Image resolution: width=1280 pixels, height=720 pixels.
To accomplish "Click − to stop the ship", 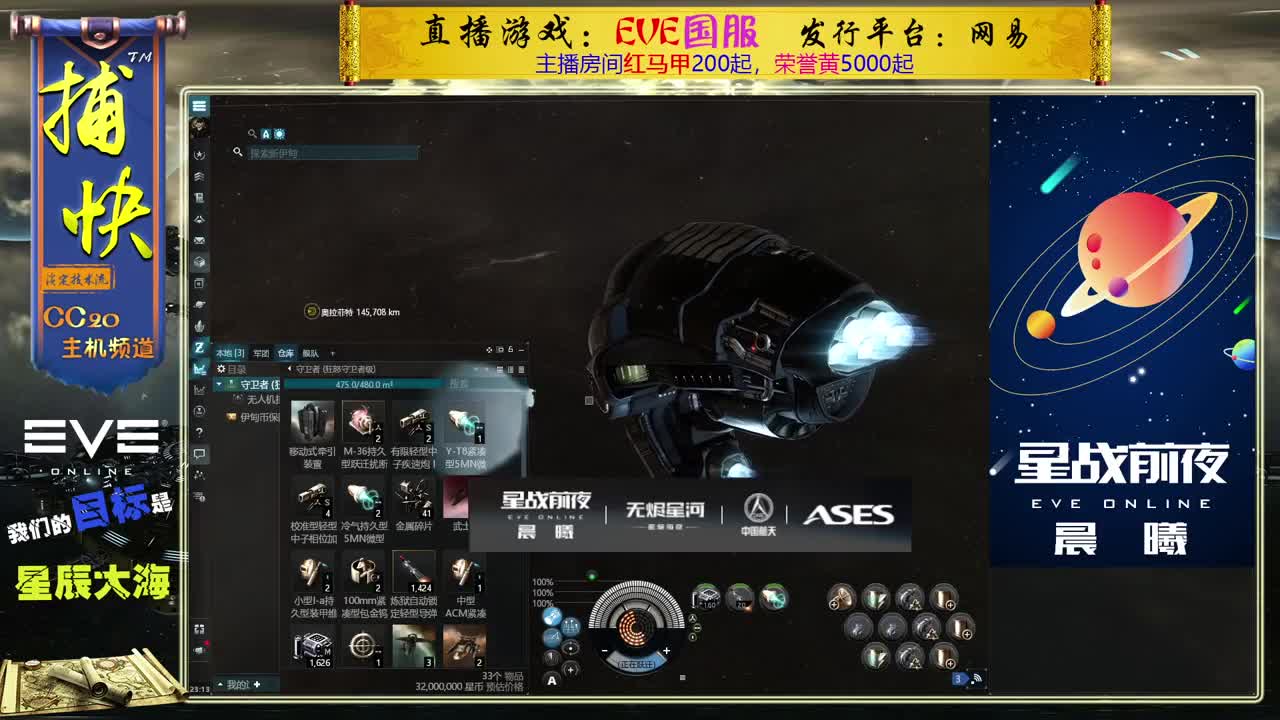I will coord(605,650).
